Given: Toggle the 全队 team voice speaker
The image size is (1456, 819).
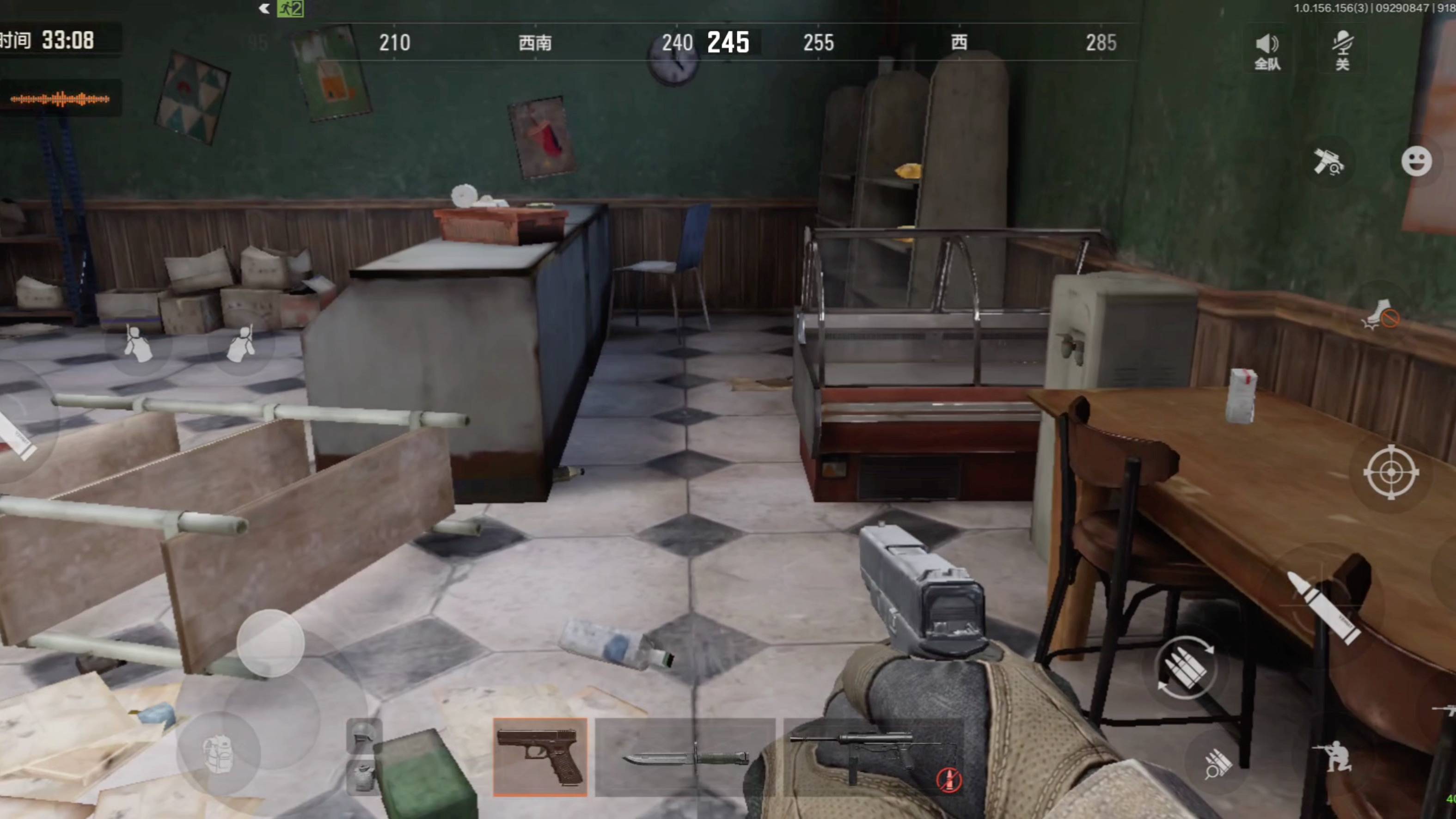Looking at the screenshot, I should (1266, 51).
